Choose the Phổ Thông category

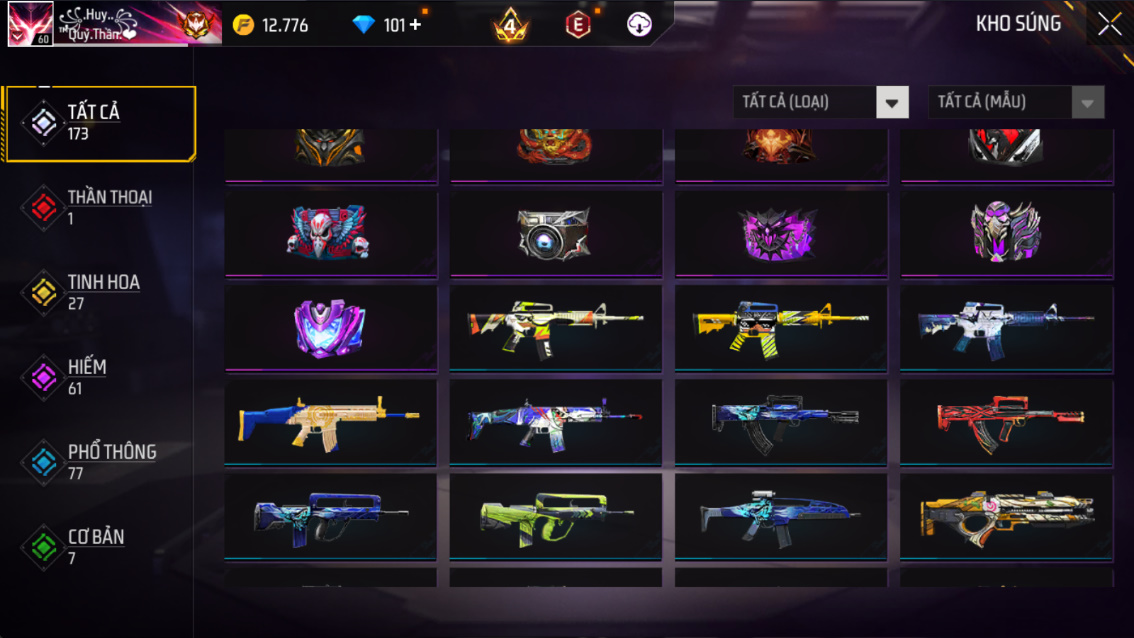click(98, 461)
